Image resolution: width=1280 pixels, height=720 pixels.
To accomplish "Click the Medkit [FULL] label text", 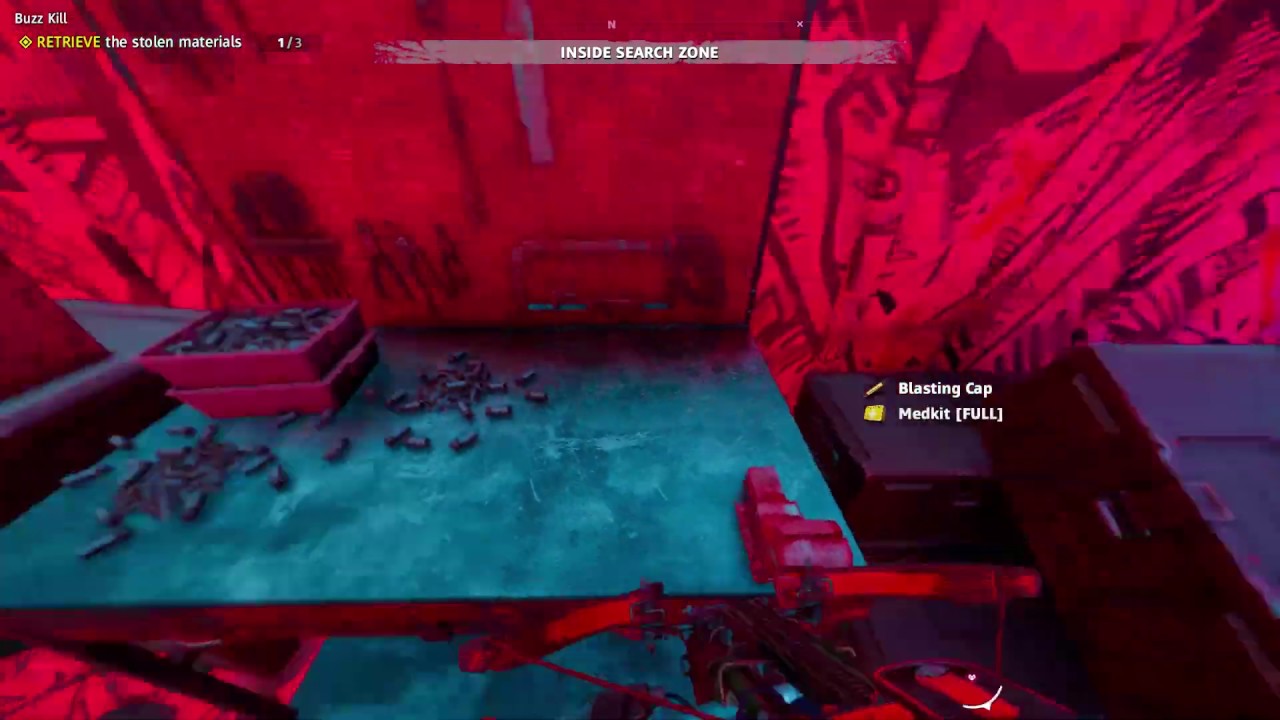I will (x=950, y=413).
